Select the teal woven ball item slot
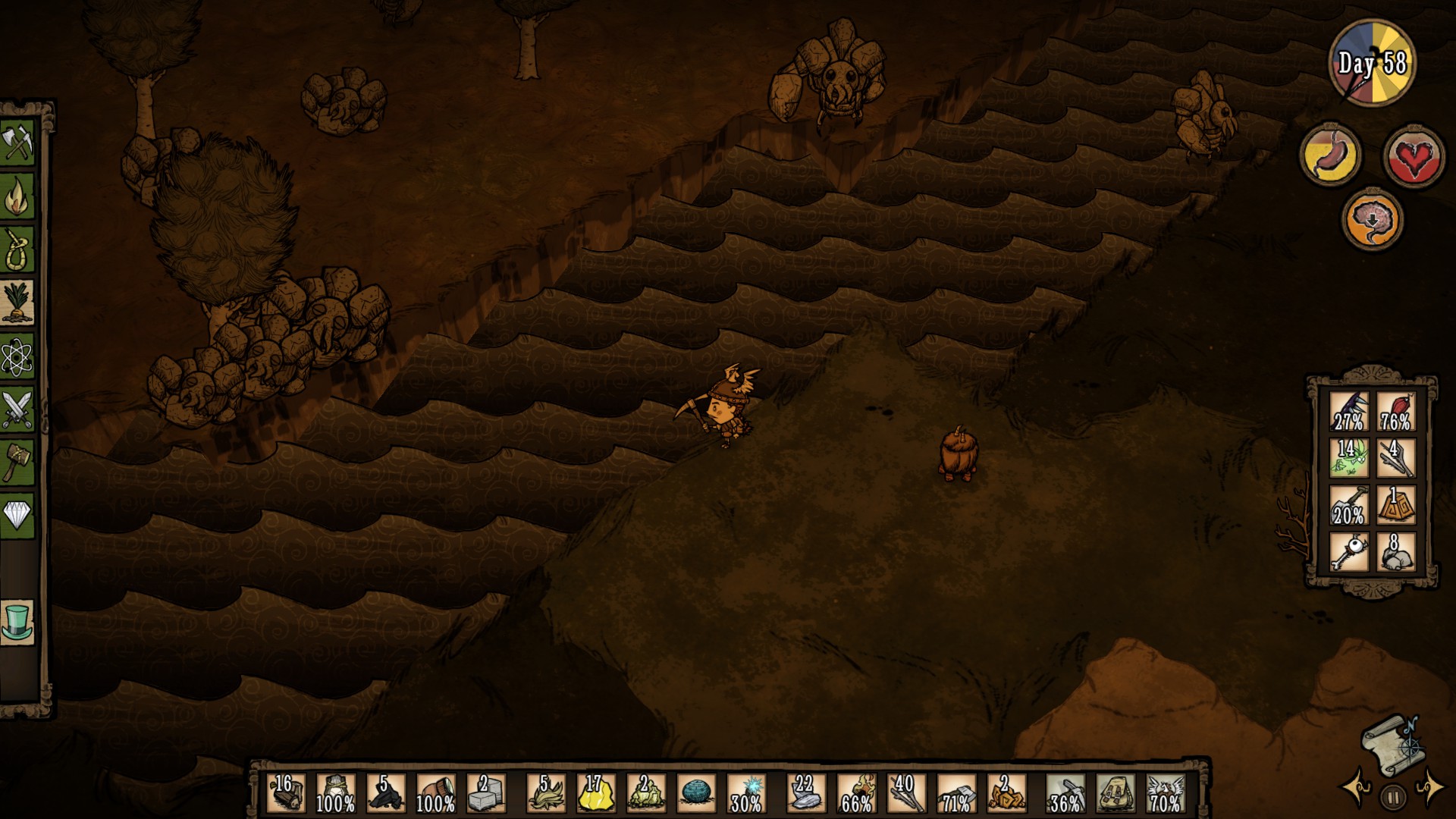Image resolution: width=1456 pixels, height=819 pixels. pos(695,793)
